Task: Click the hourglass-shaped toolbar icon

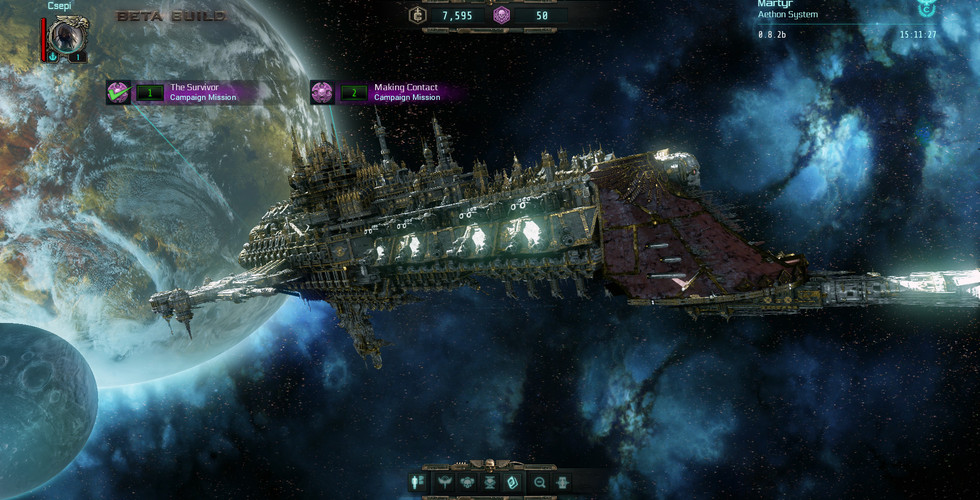Action: tap(492, 482)
